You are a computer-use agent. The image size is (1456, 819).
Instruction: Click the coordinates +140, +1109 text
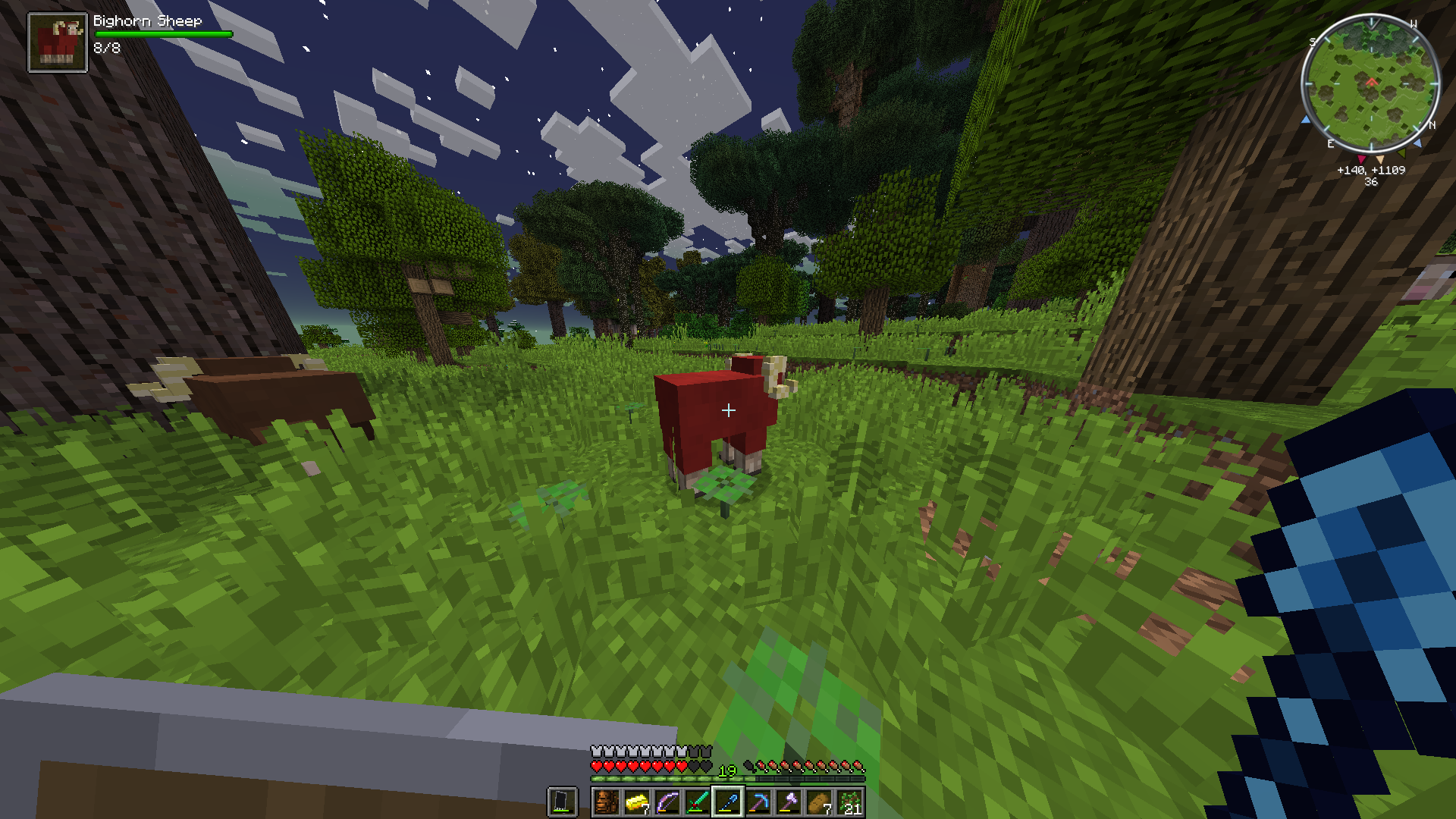pos(1371,171)
